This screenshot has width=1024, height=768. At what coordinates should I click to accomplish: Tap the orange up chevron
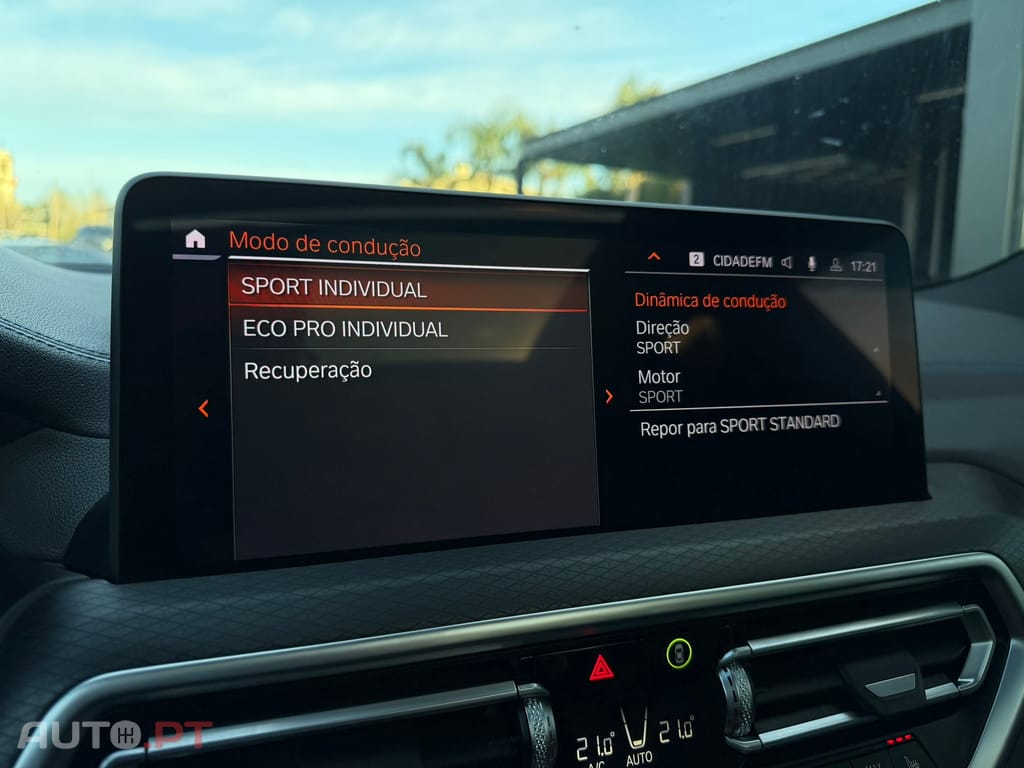654,257
